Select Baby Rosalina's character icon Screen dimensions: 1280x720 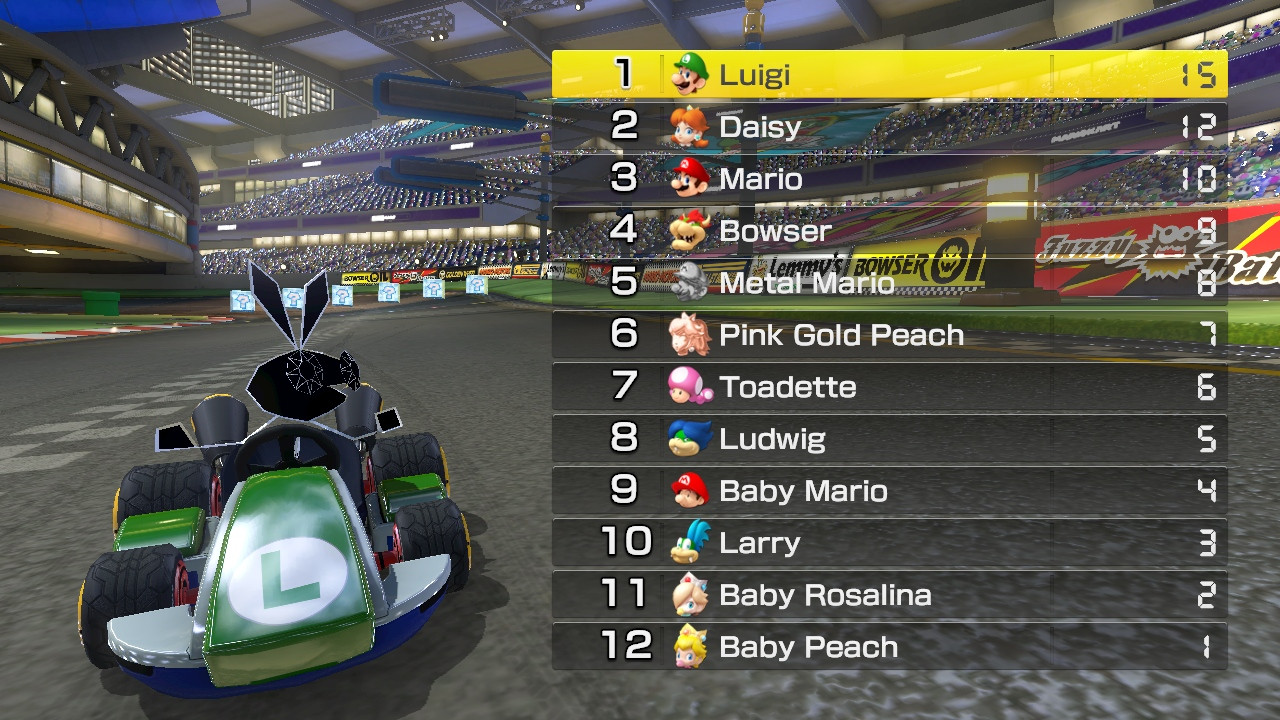688,595
